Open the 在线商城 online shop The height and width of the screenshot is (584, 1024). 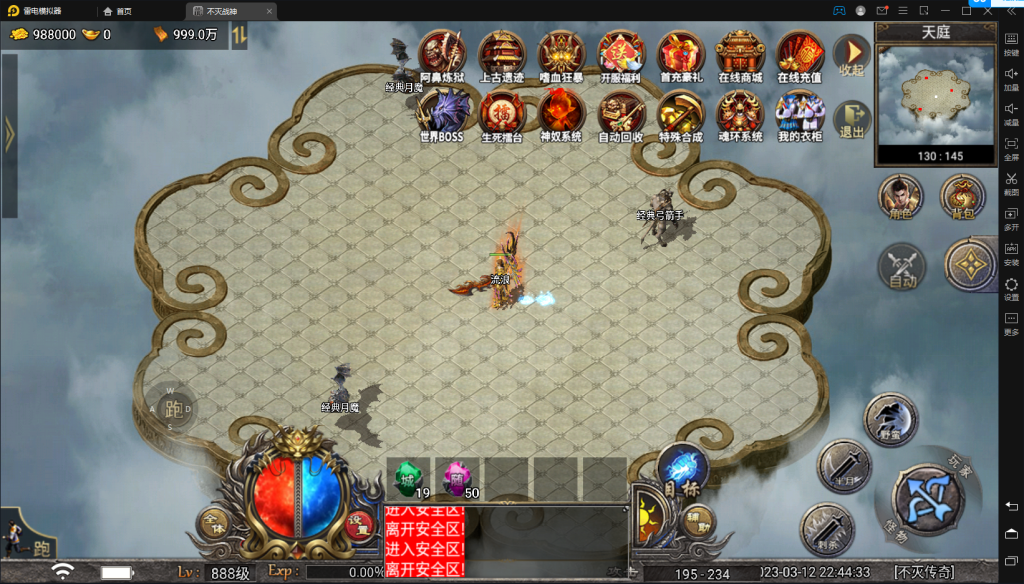click(x=740, y=54)
